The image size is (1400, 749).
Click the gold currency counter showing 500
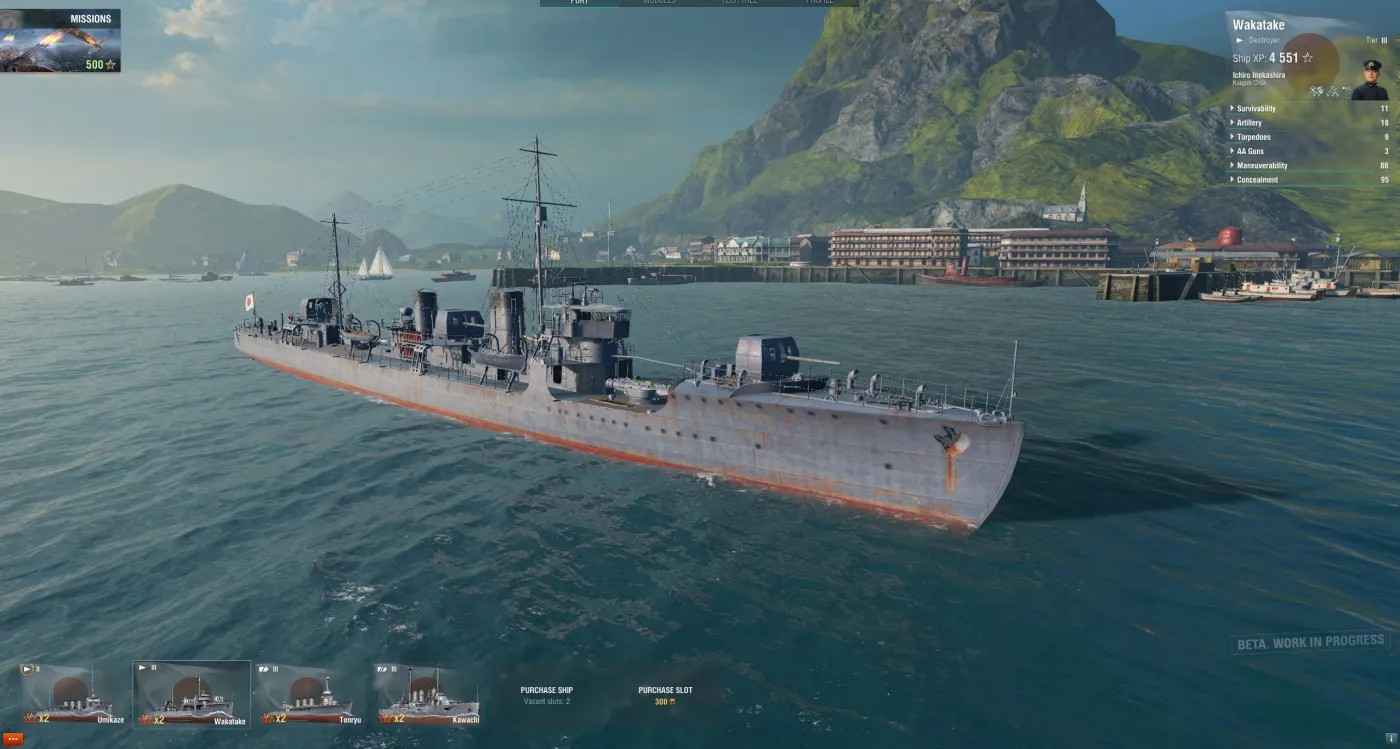pyautogui.click(x=95, y=63)
